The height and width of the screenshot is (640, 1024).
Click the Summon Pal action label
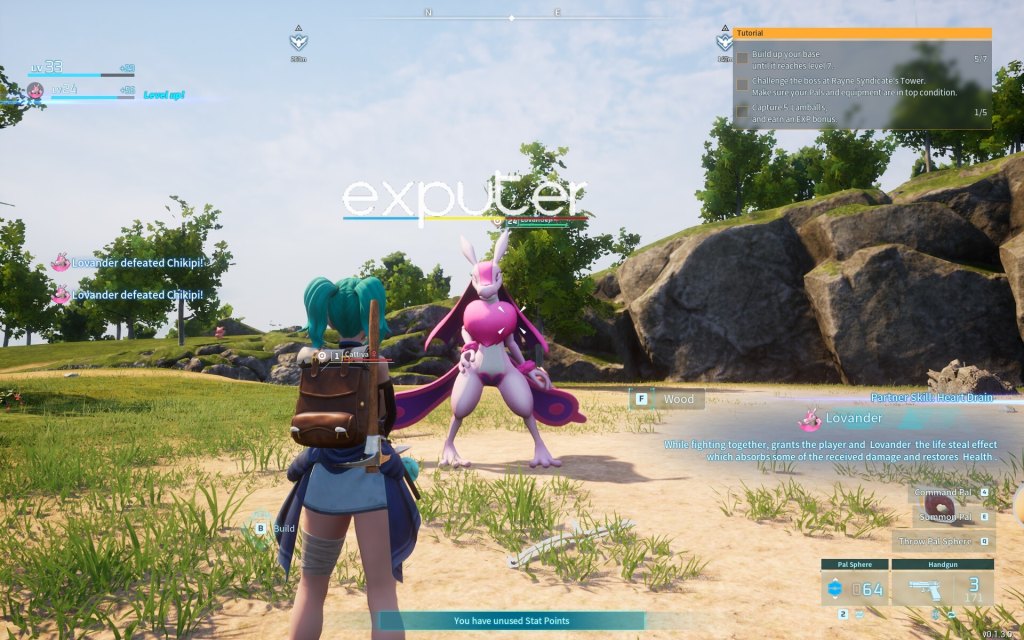(x=951, y=517)
